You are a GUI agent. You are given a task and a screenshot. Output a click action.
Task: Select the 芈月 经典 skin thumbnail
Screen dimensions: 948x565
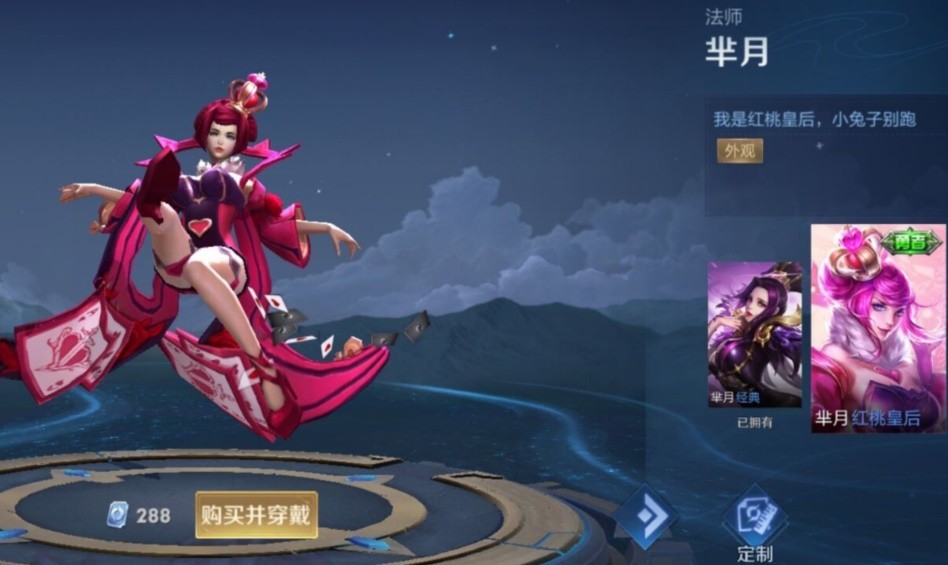click(x=754, y=334)
